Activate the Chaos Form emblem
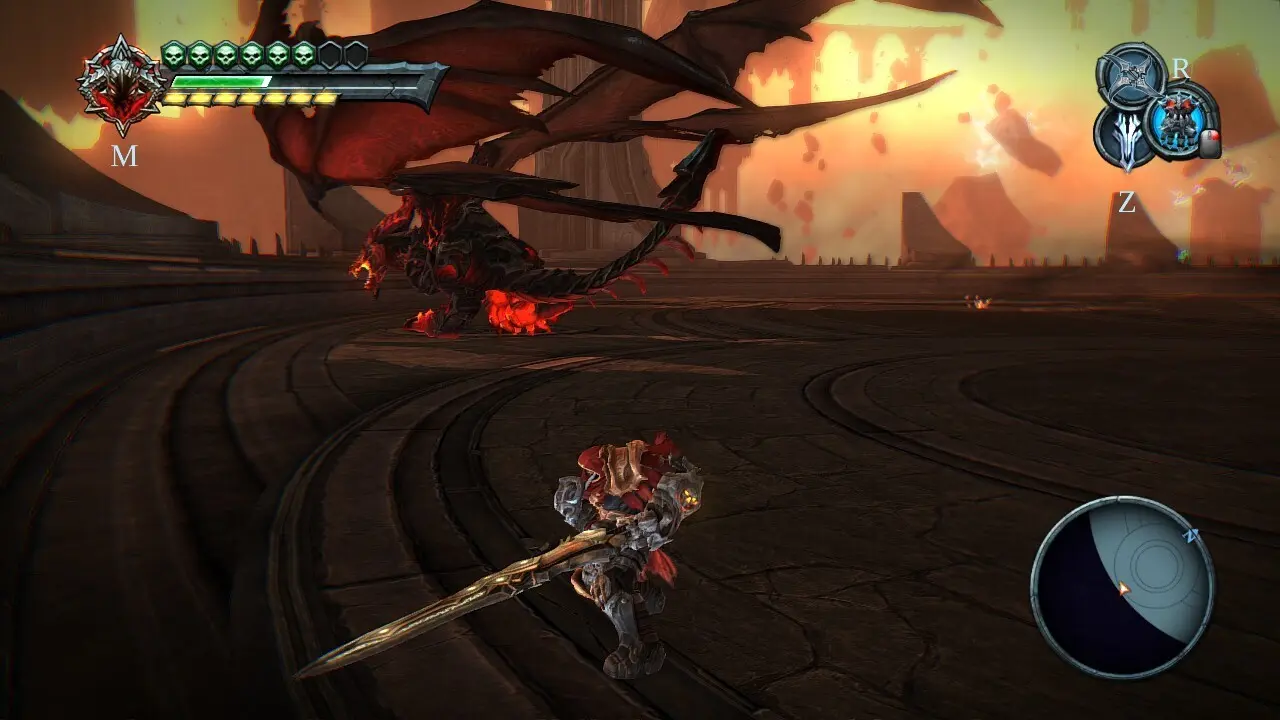 pos(122,85)
